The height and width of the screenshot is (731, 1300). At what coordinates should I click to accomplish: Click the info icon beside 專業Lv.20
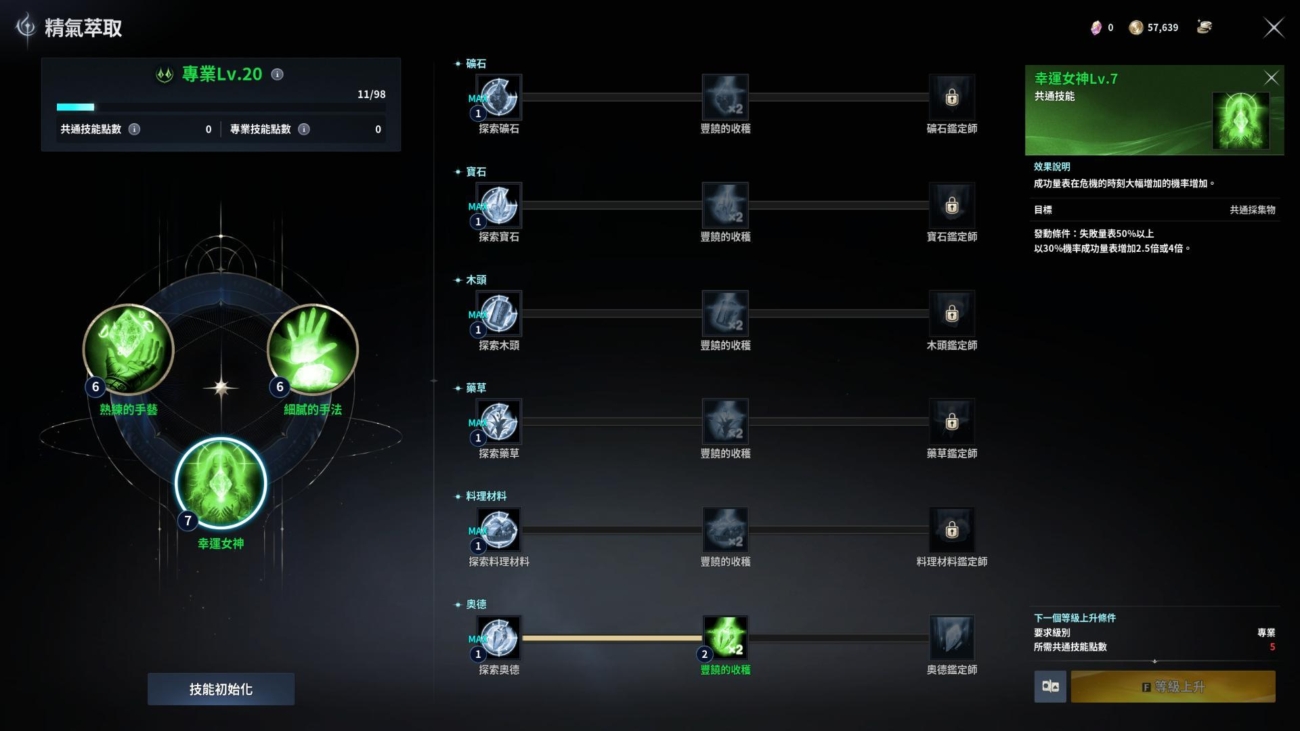(276, 73)
